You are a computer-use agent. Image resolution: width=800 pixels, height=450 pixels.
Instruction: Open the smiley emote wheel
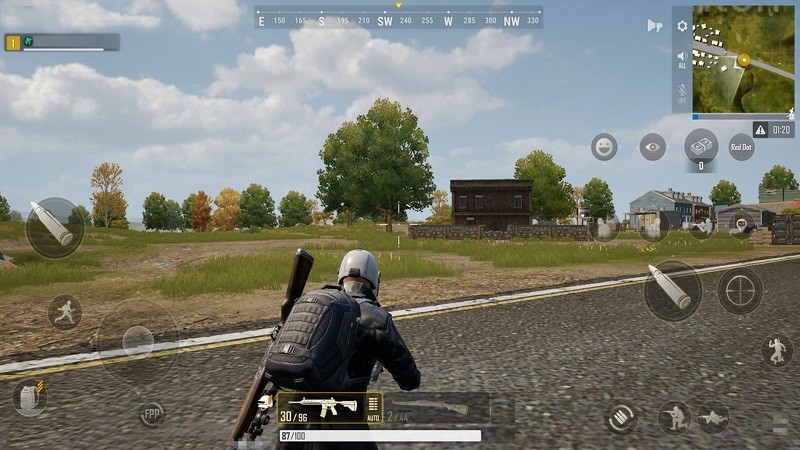(604, 147)
